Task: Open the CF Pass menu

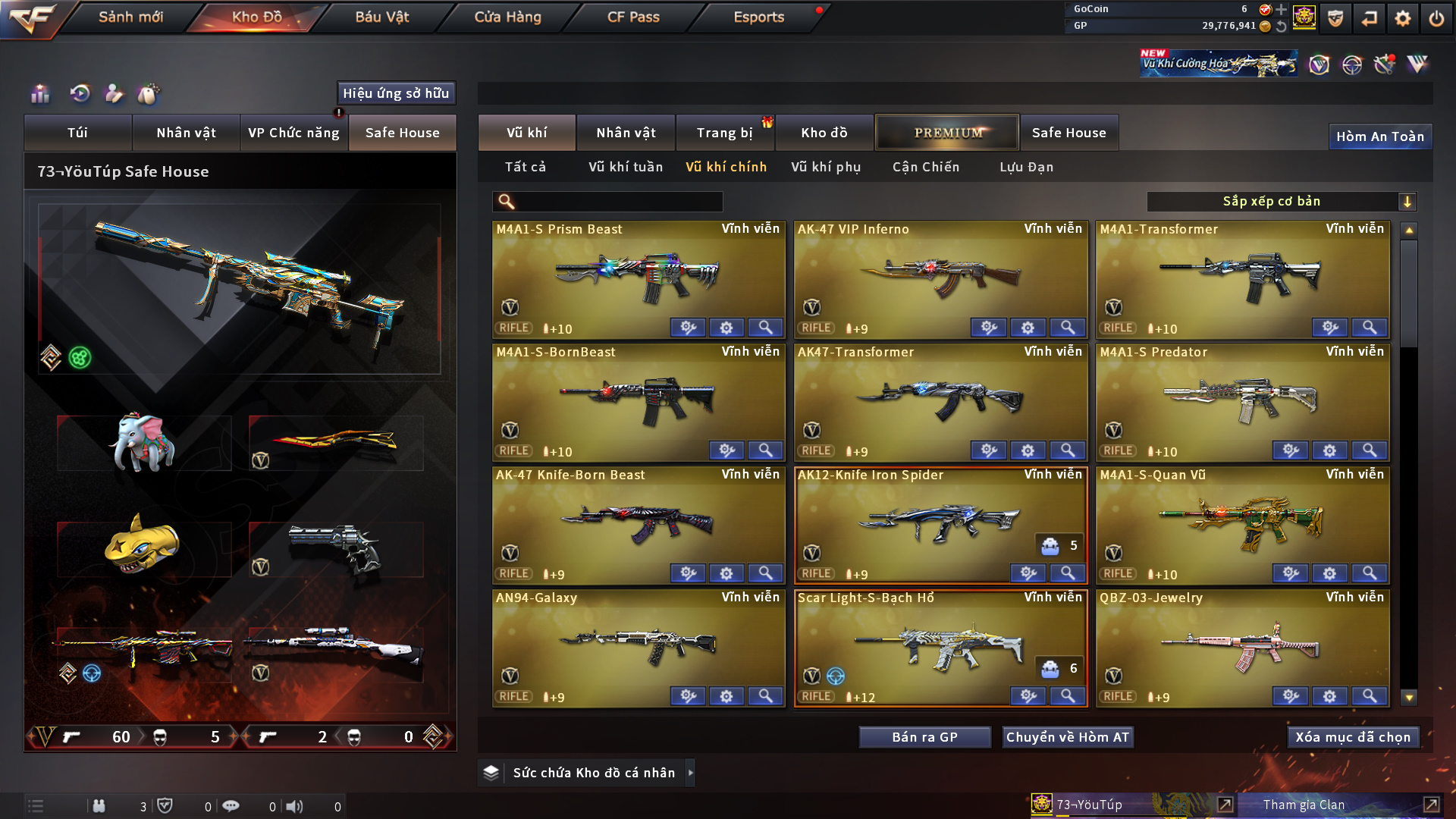Action: pyautogui.click(x=633, y=17)
